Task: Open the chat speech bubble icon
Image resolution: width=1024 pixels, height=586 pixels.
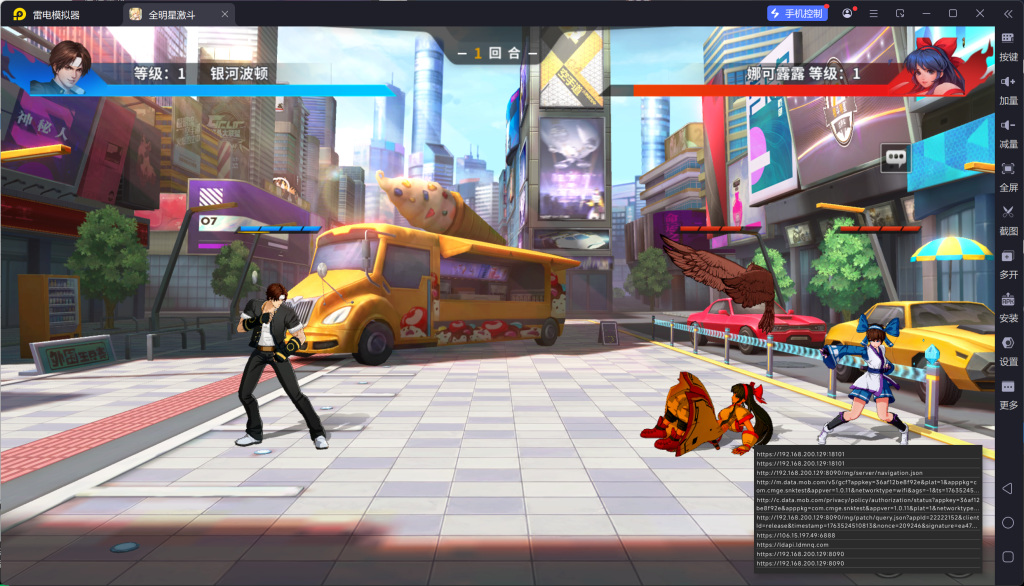Action: click(895, 158)
